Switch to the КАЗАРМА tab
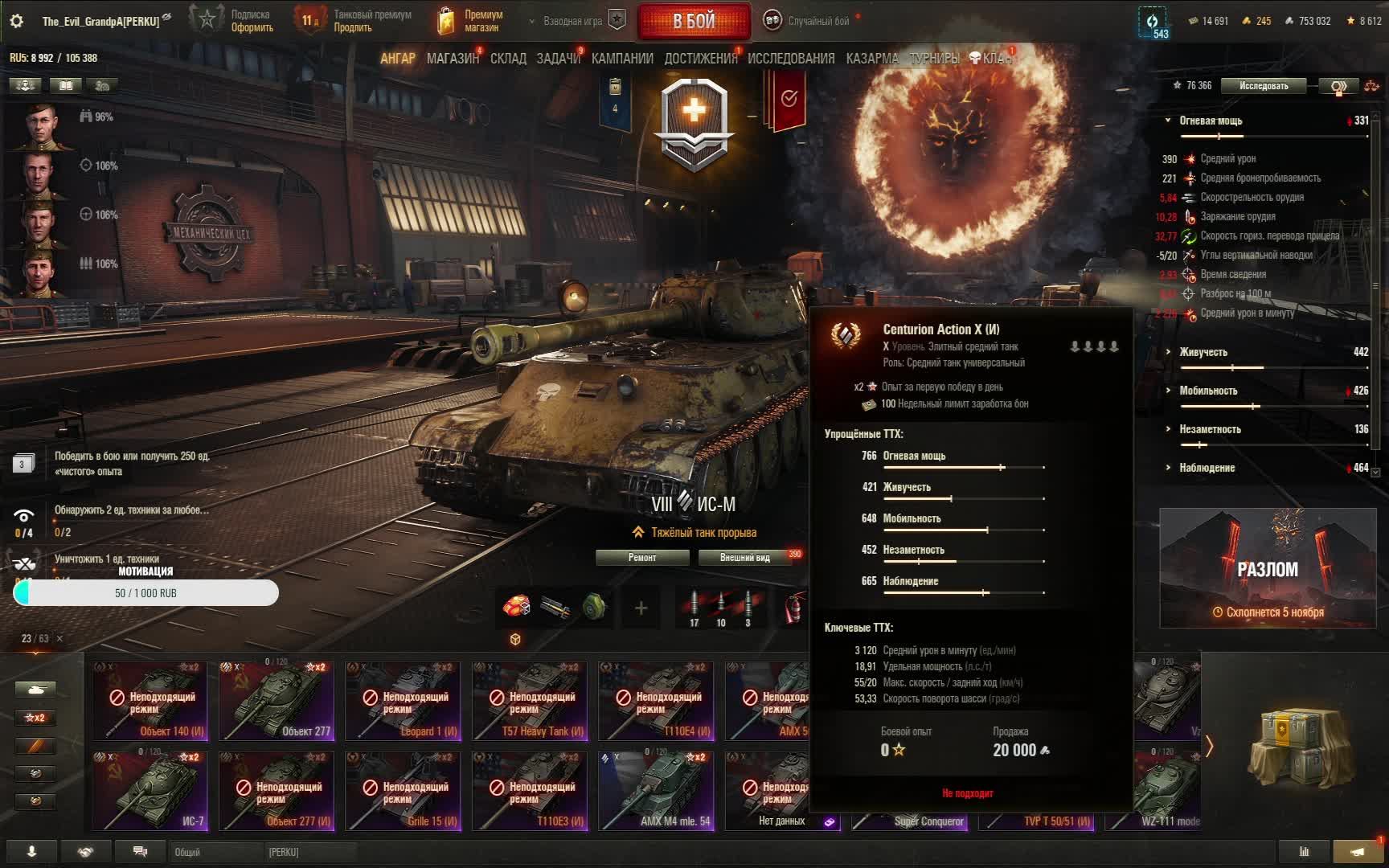Viewport: 1389px width, 868px height. tap(872, 59)
